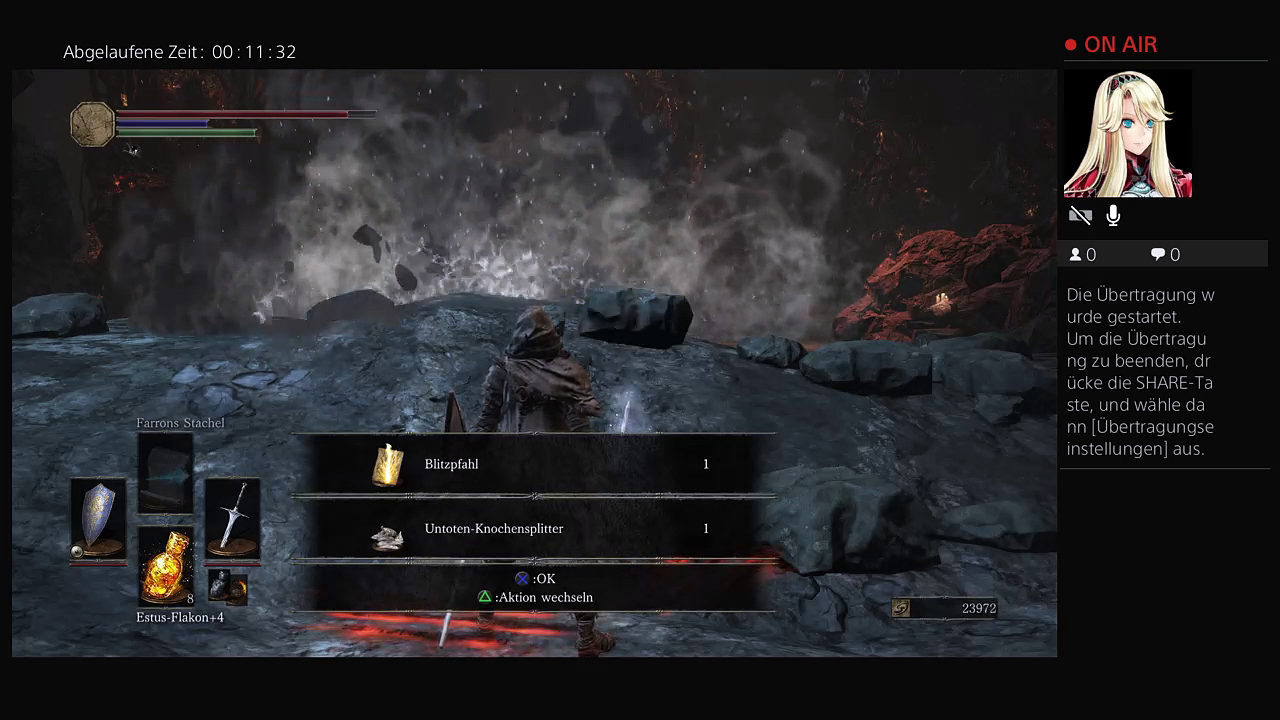Select the Blitzpfahl item row
The width and height of the screenshot is (1280, 720).
point(534,465)
